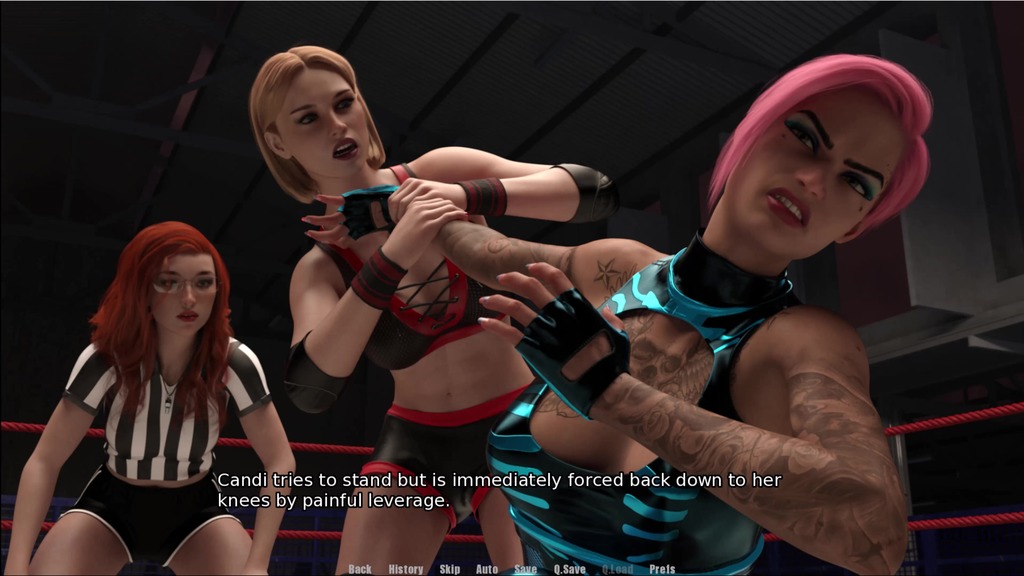Enable Auto-advance for dialogue
The width and height of the screenshot is (1024, 576).
tap(487, 569)
